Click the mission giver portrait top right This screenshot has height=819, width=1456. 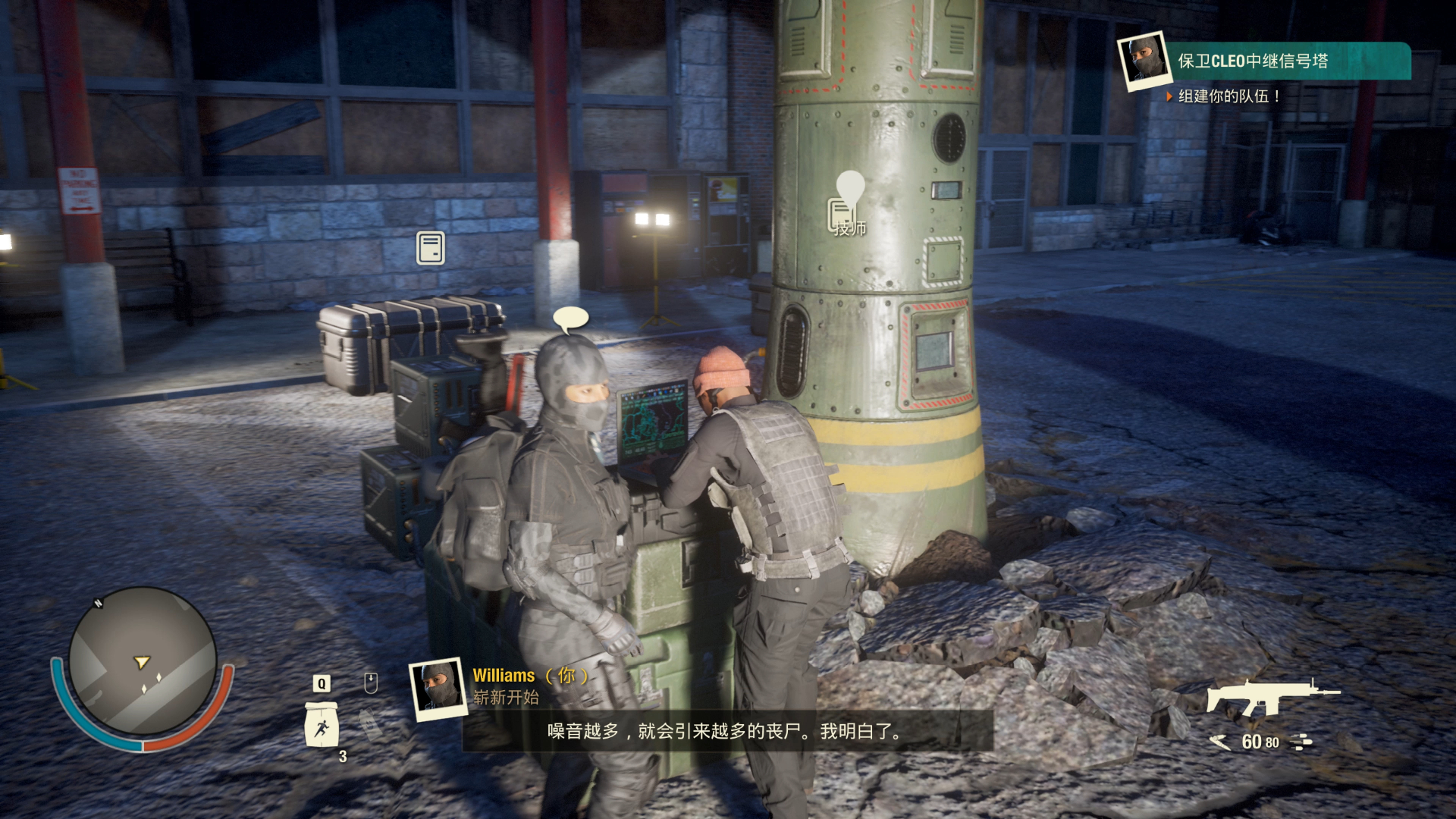(x=1144, y=59)
